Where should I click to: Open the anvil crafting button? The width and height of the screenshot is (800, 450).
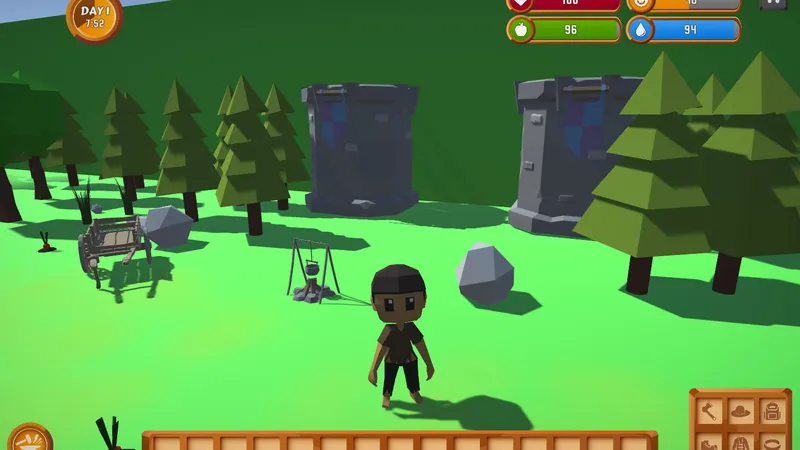[x=29, y=439]
